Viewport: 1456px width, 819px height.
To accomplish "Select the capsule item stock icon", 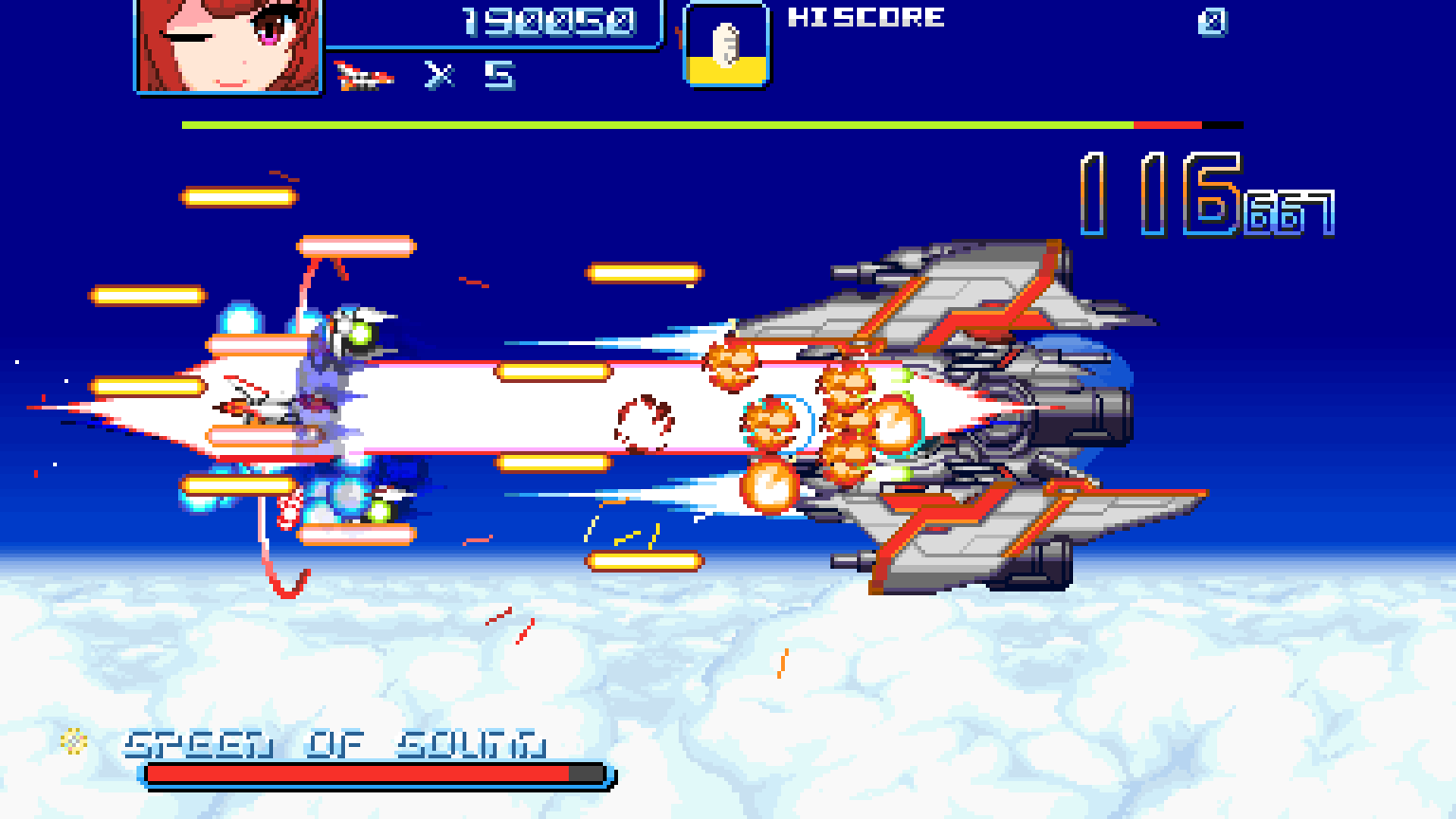I will (726, 45).
